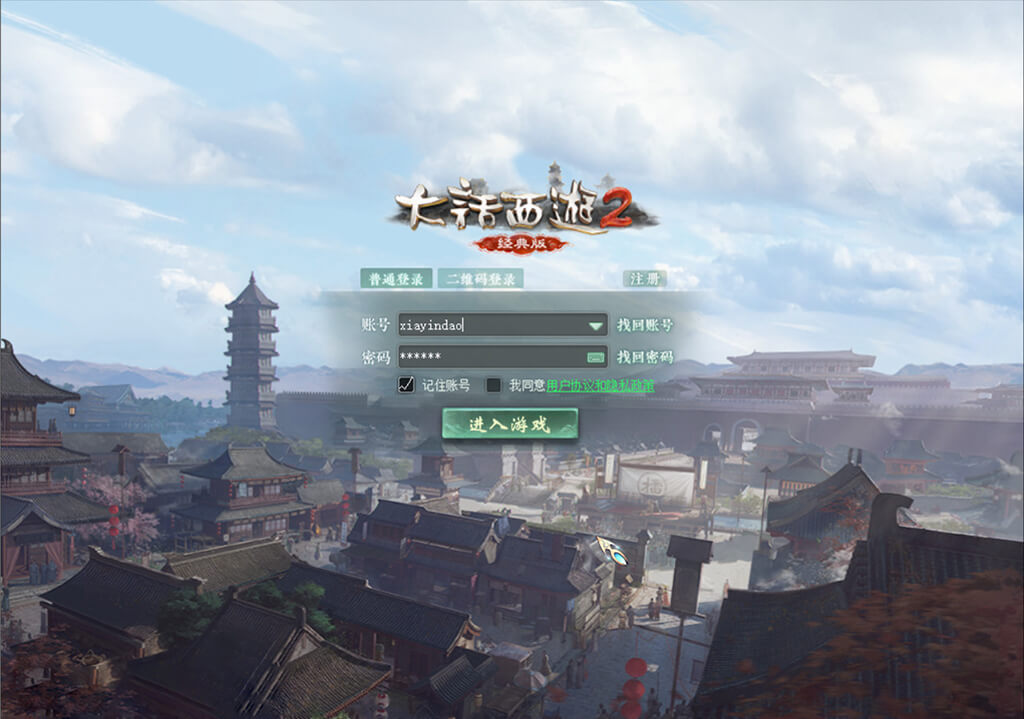Click the 账号 account input field
The width and height of the screenshot is (1024, 719).
click(490, 325)
